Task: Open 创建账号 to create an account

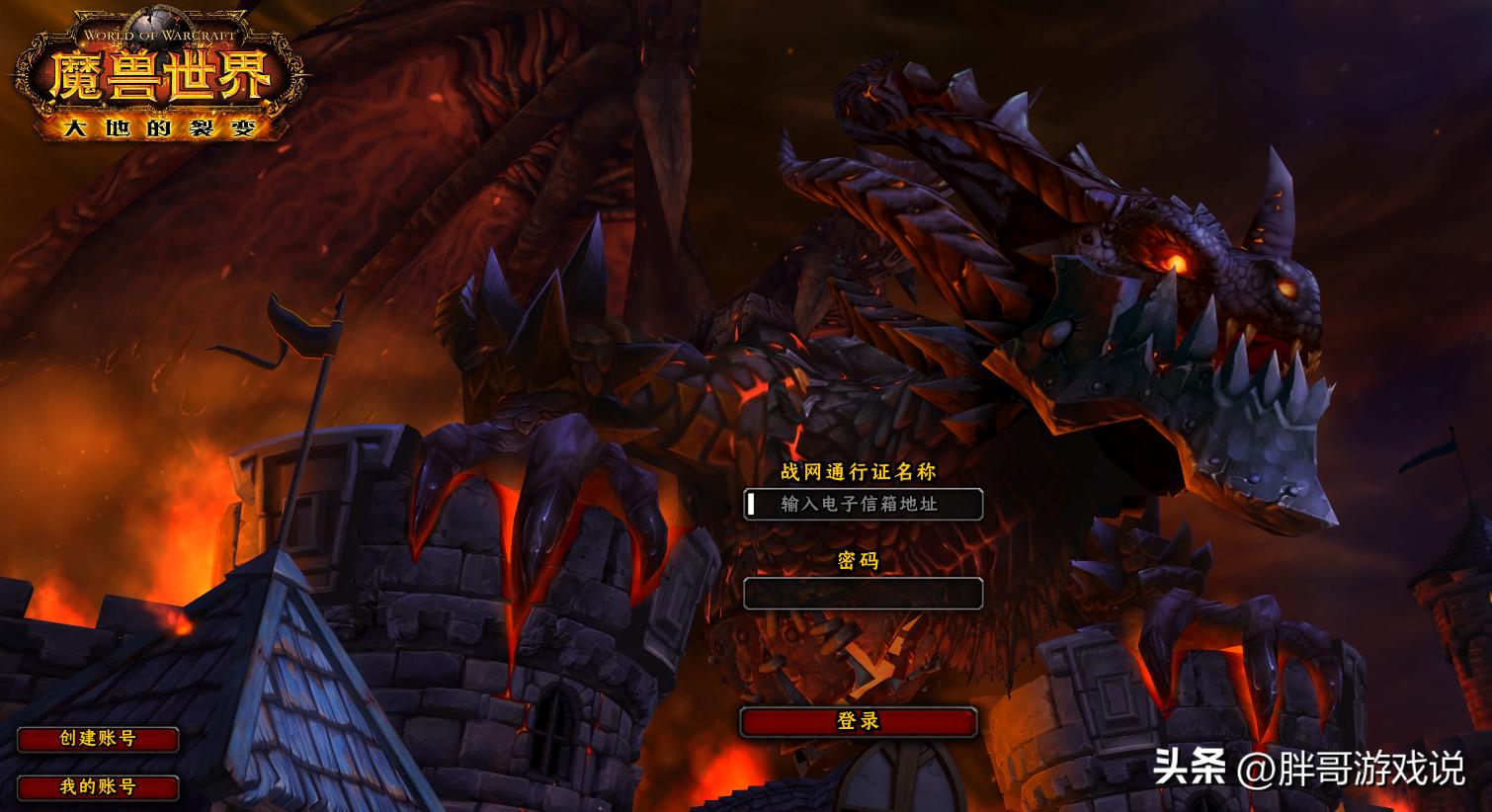Action: pos(98,739)
